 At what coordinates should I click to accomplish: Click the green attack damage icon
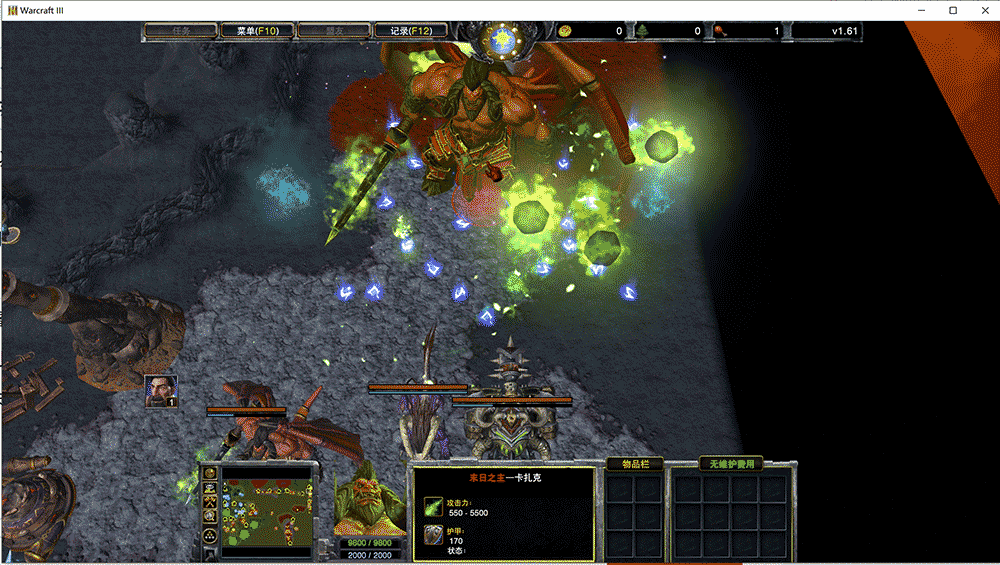(x=433, y=506)
